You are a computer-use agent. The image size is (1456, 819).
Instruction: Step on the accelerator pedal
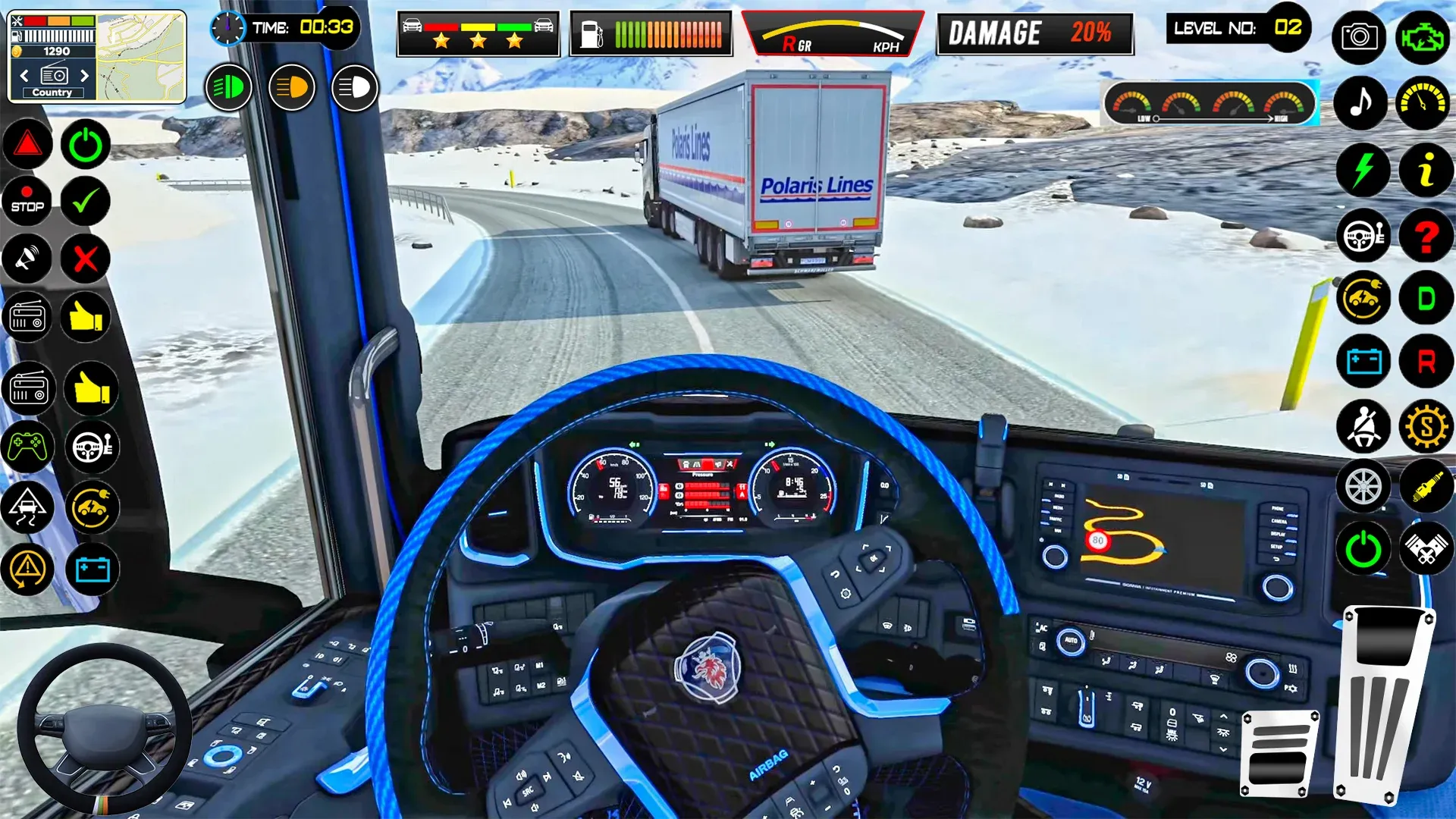(x=1384, y=705)
